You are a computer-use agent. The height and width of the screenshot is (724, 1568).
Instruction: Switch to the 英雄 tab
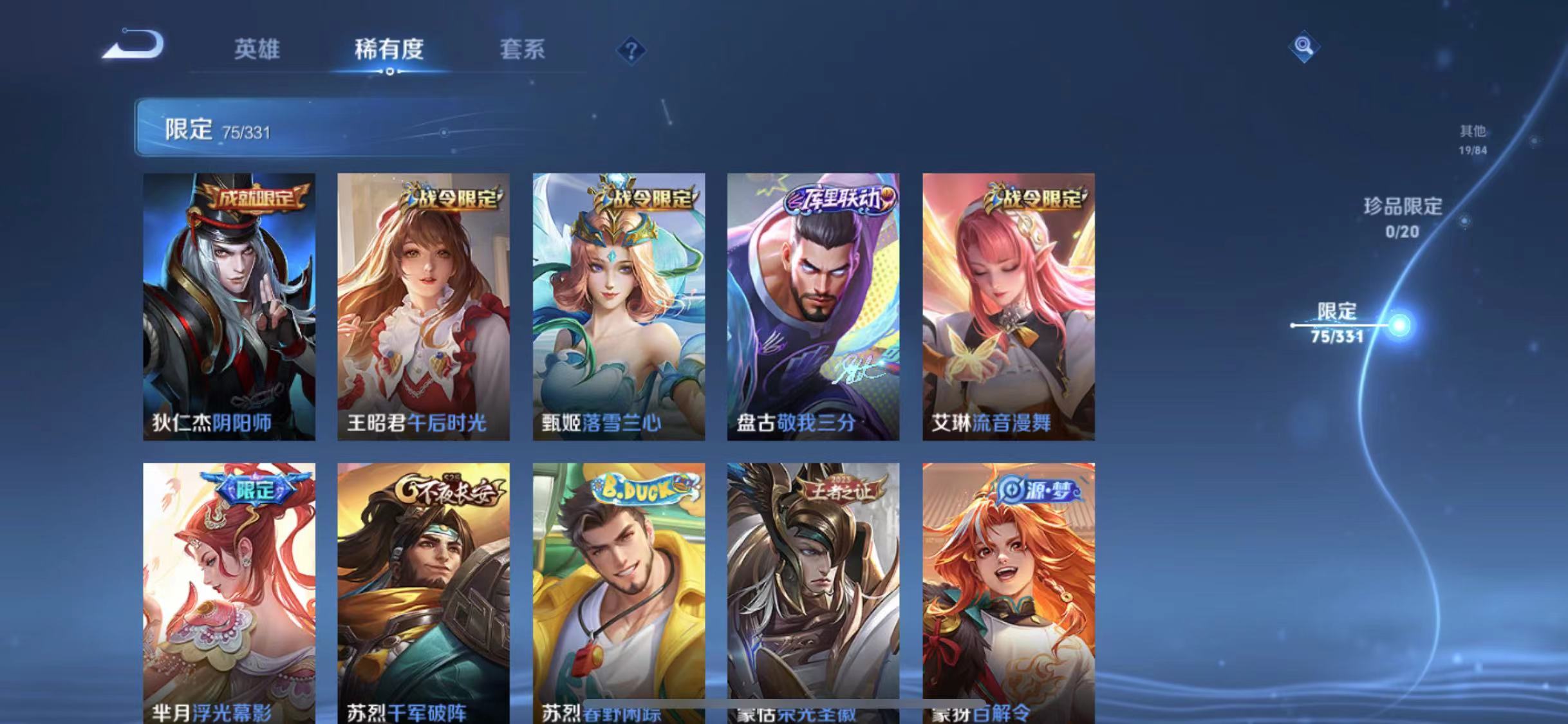[x=258, y=50]
